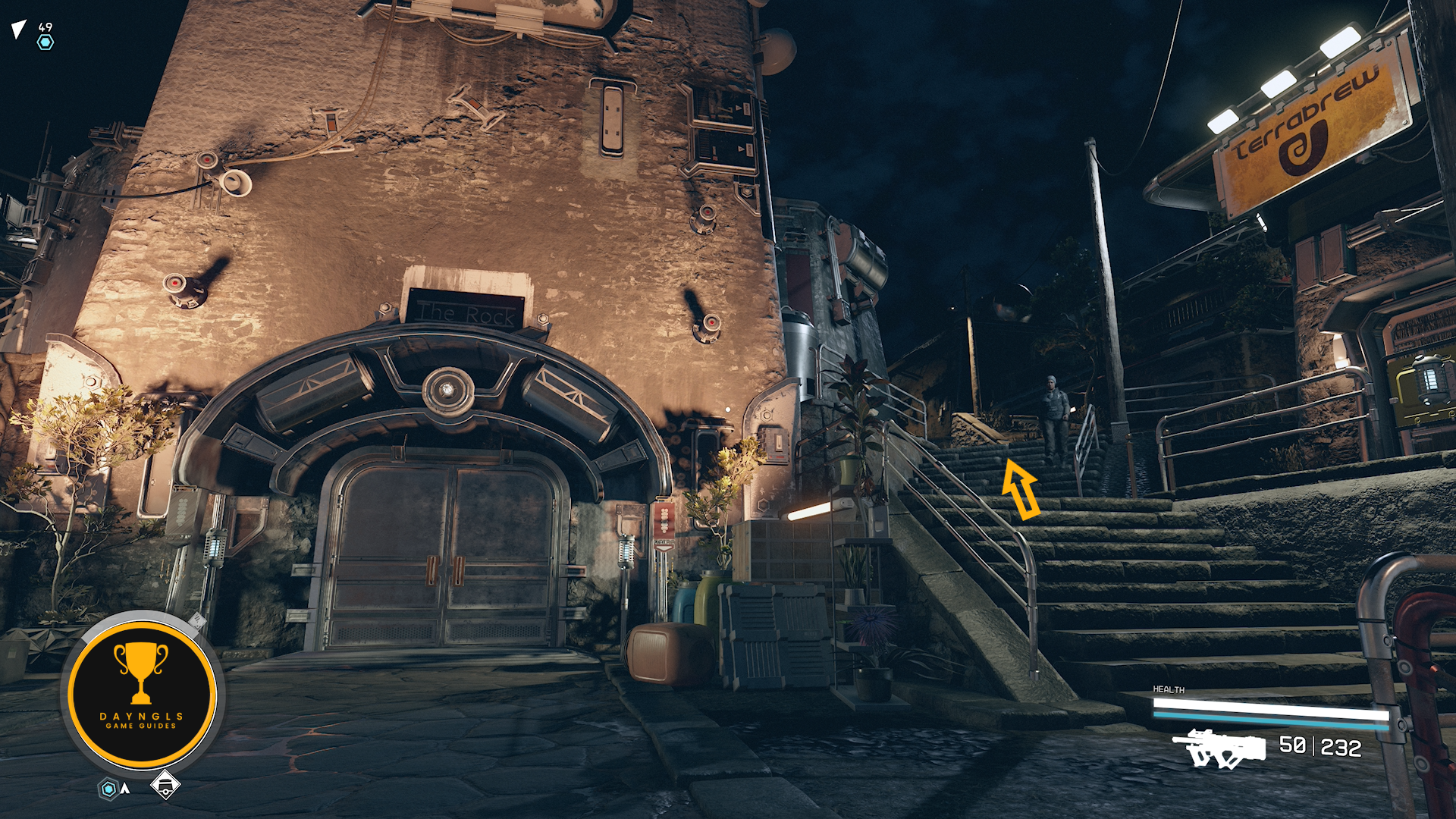Click the Dayngls Game Guides trophy logo

tap(142, 692)
